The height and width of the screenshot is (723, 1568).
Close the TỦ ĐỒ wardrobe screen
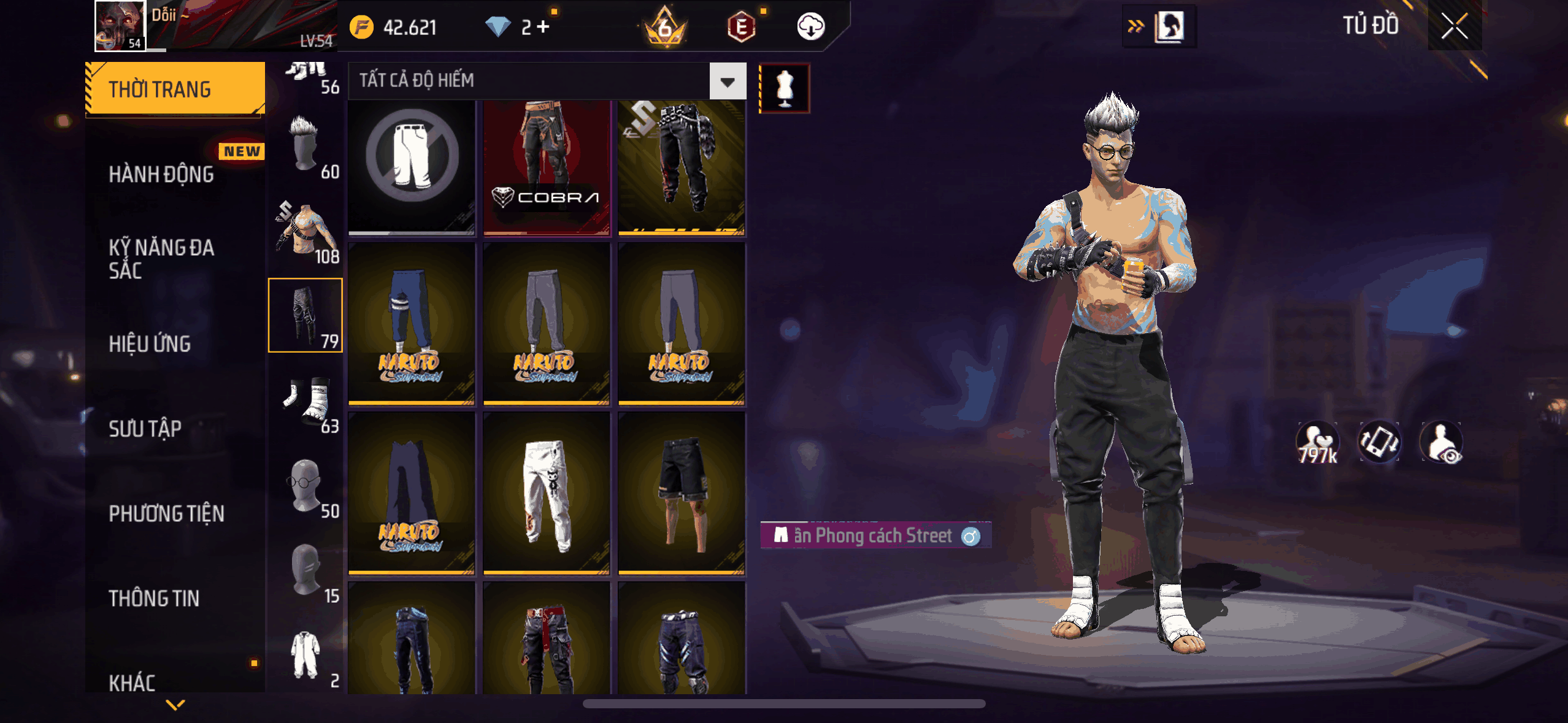click(x=1454, y=26)
